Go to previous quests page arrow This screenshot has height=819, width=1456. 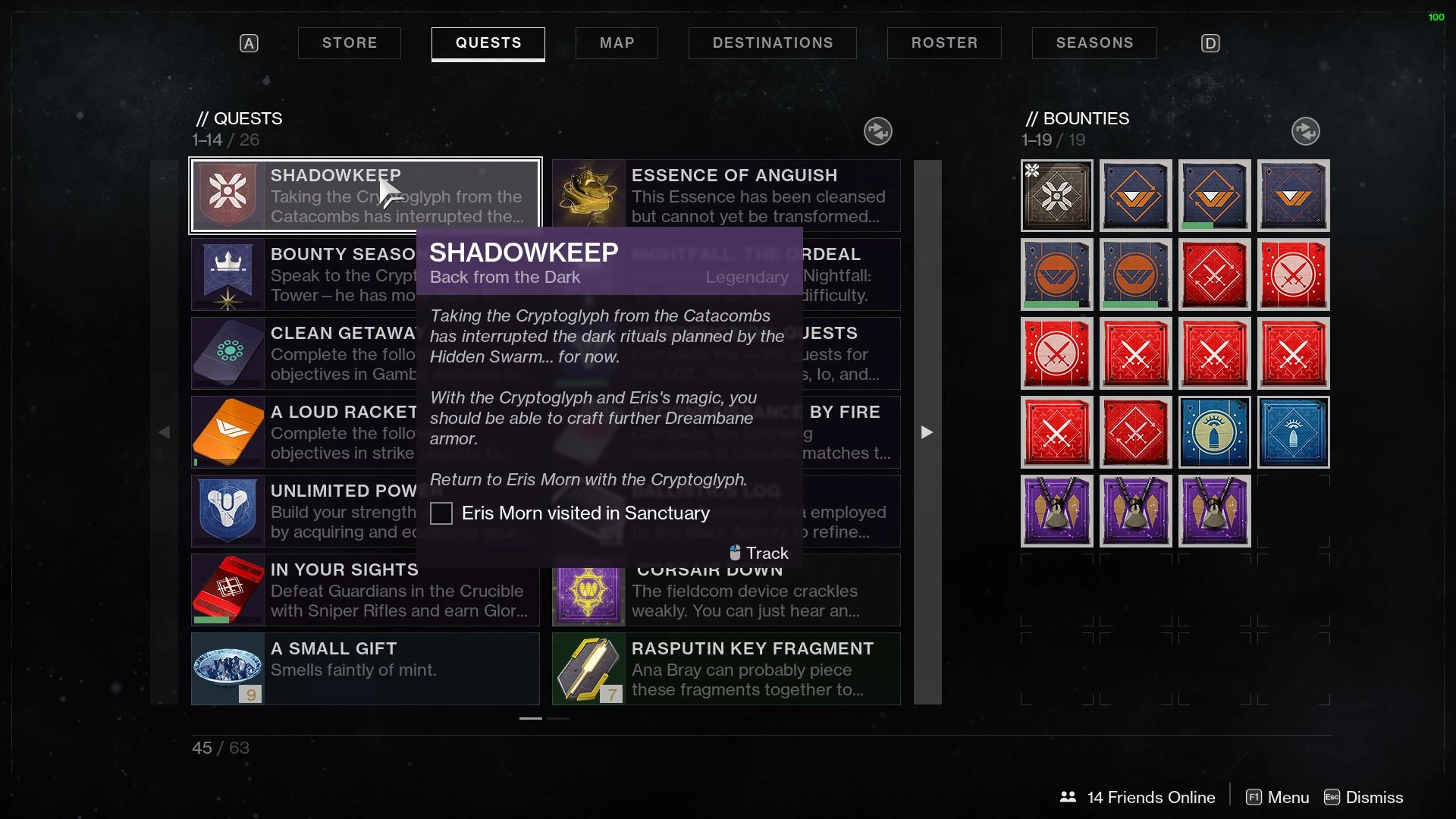165,432
